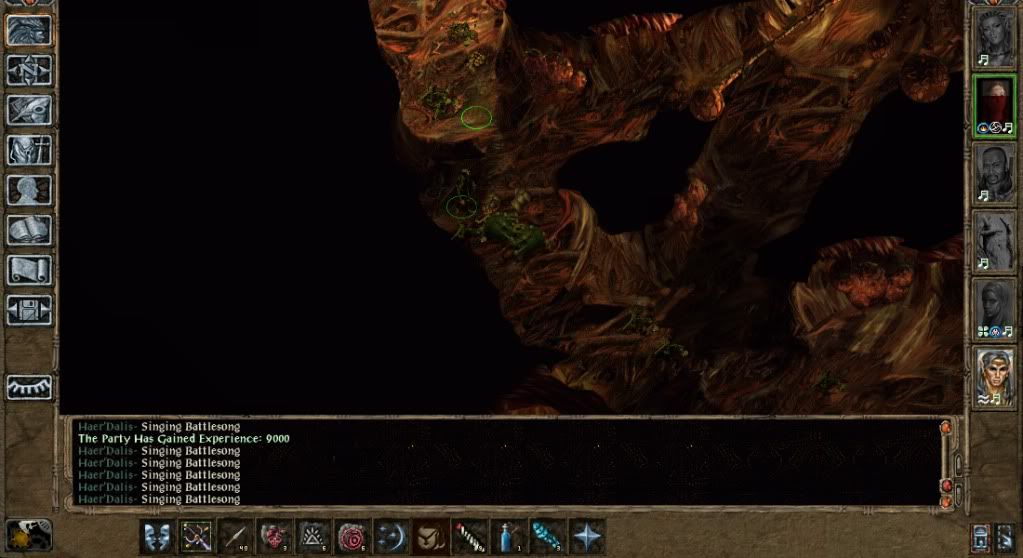This screenshot has height=558, width=1023.
Task: Open the mage spellbook
Action: (29, 230)
